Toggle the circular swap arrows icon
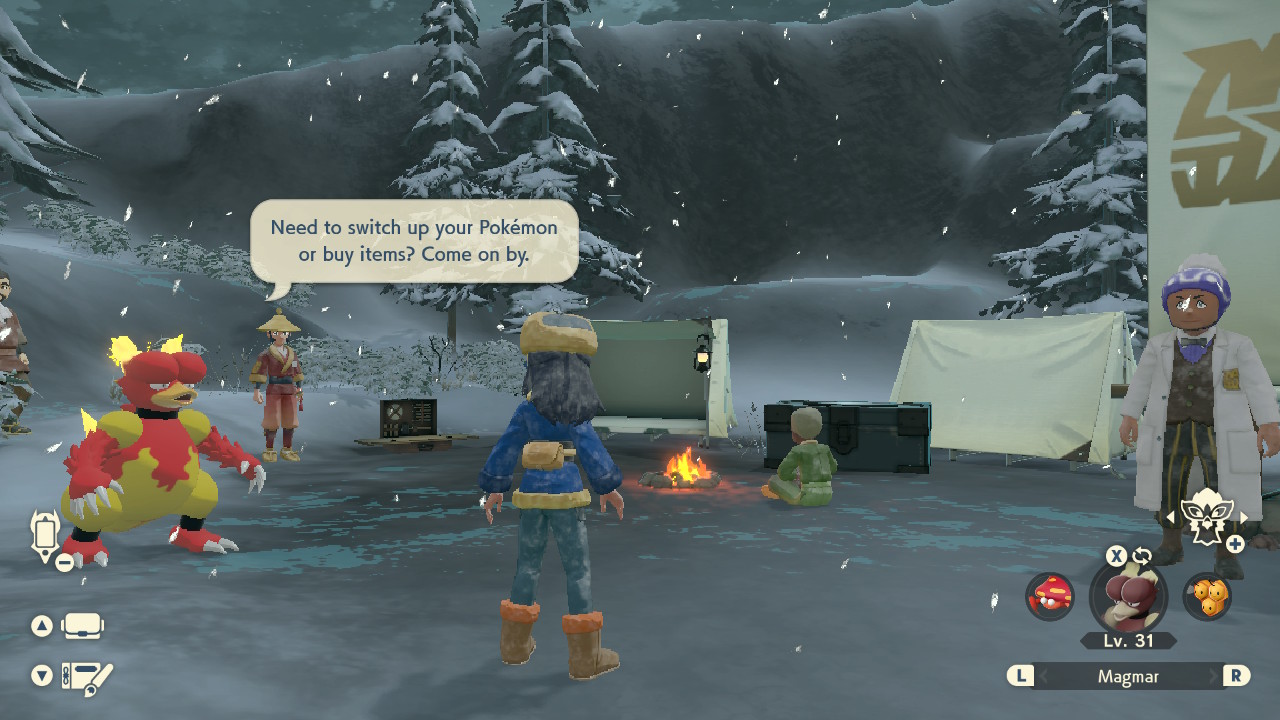1280x720 pixels. (1142, 556)
